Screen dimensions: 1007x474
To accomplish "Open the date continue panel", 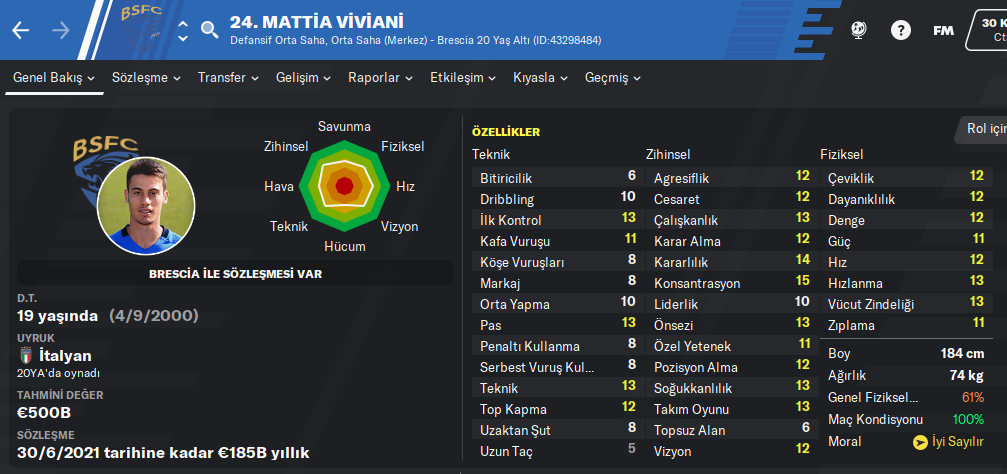I will click(988, 29).
